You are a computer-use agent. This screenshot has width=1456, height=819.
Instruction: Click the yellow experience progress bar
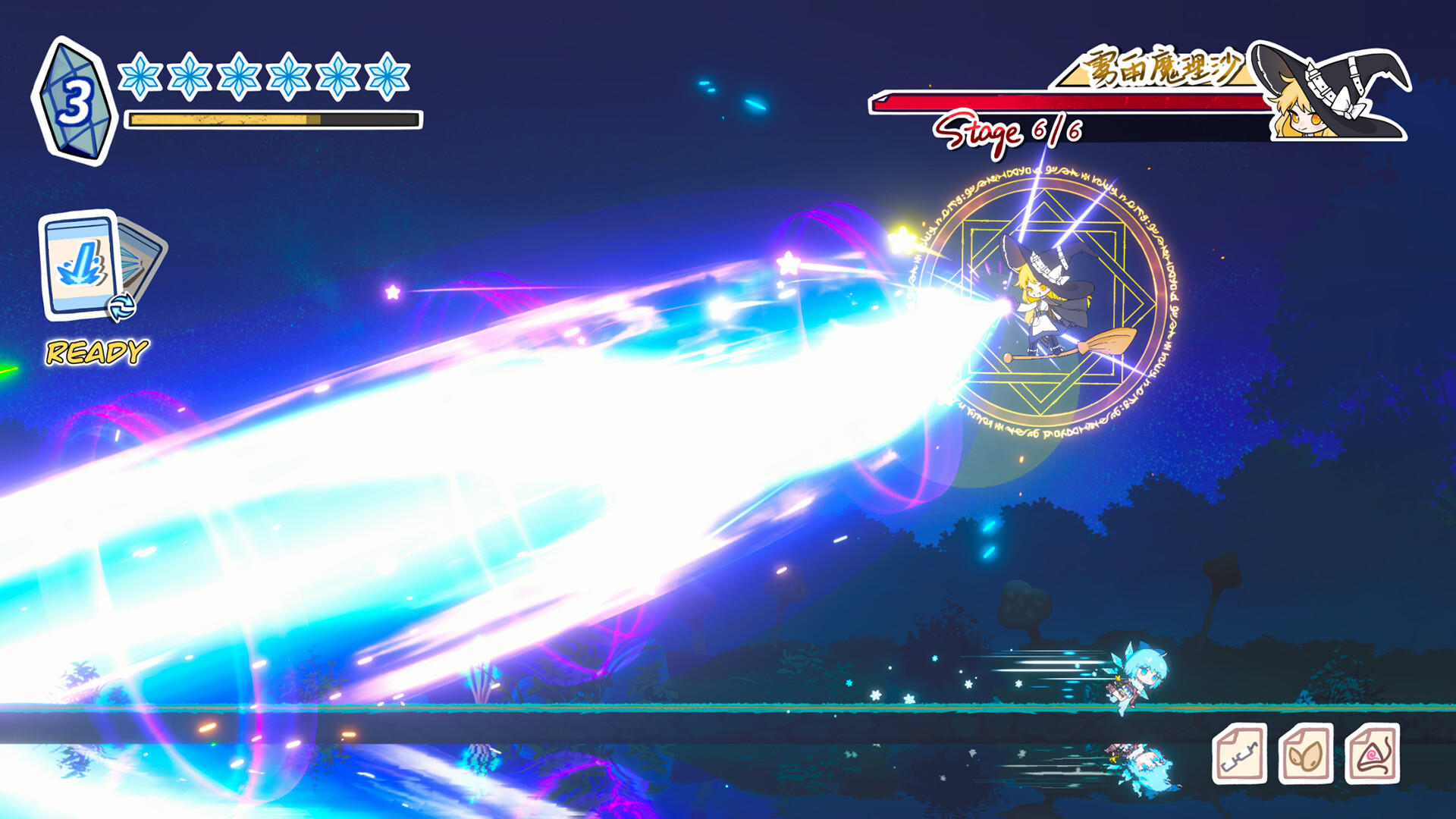click(x=273, y=118)
